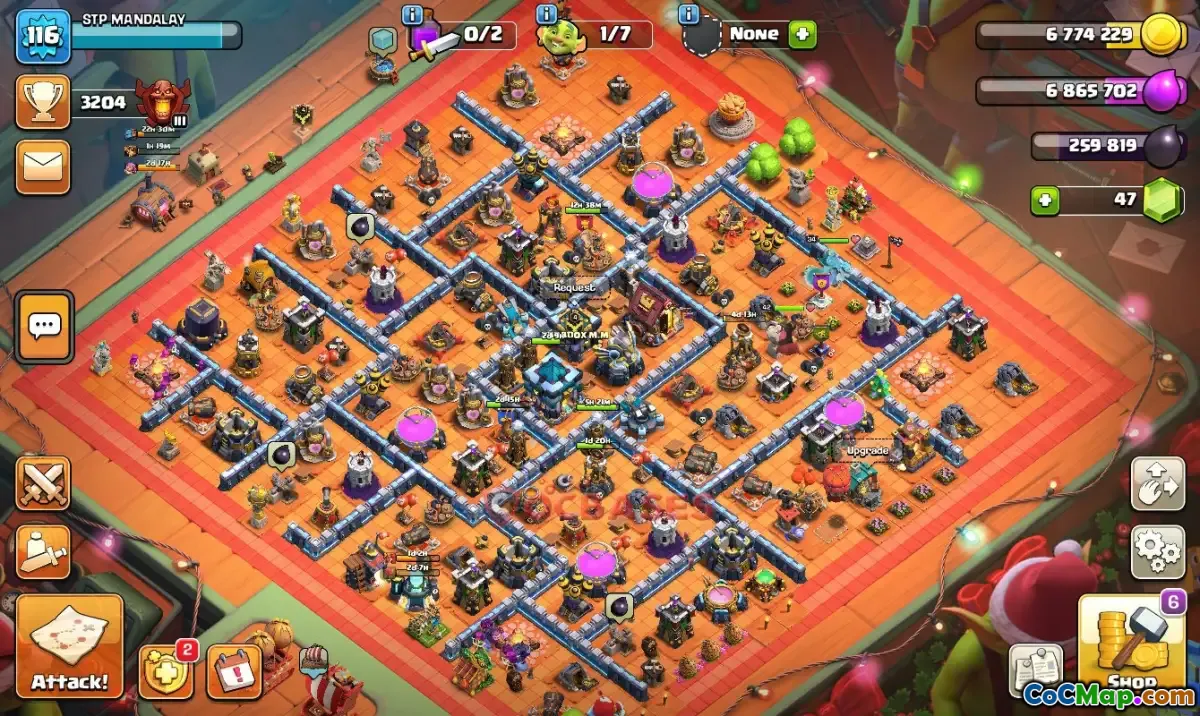Open player profile via level 116 badge
Image resolution: width=1200 pixels, height=716 pixels.
pyautogui.click(x=43, y=36)
